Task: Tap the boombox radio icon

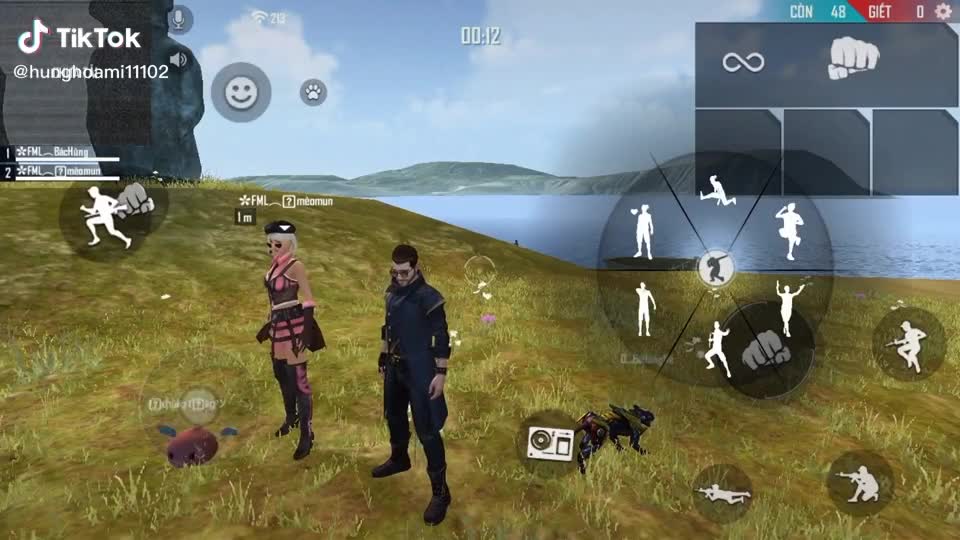Action: tap(549, 442)
